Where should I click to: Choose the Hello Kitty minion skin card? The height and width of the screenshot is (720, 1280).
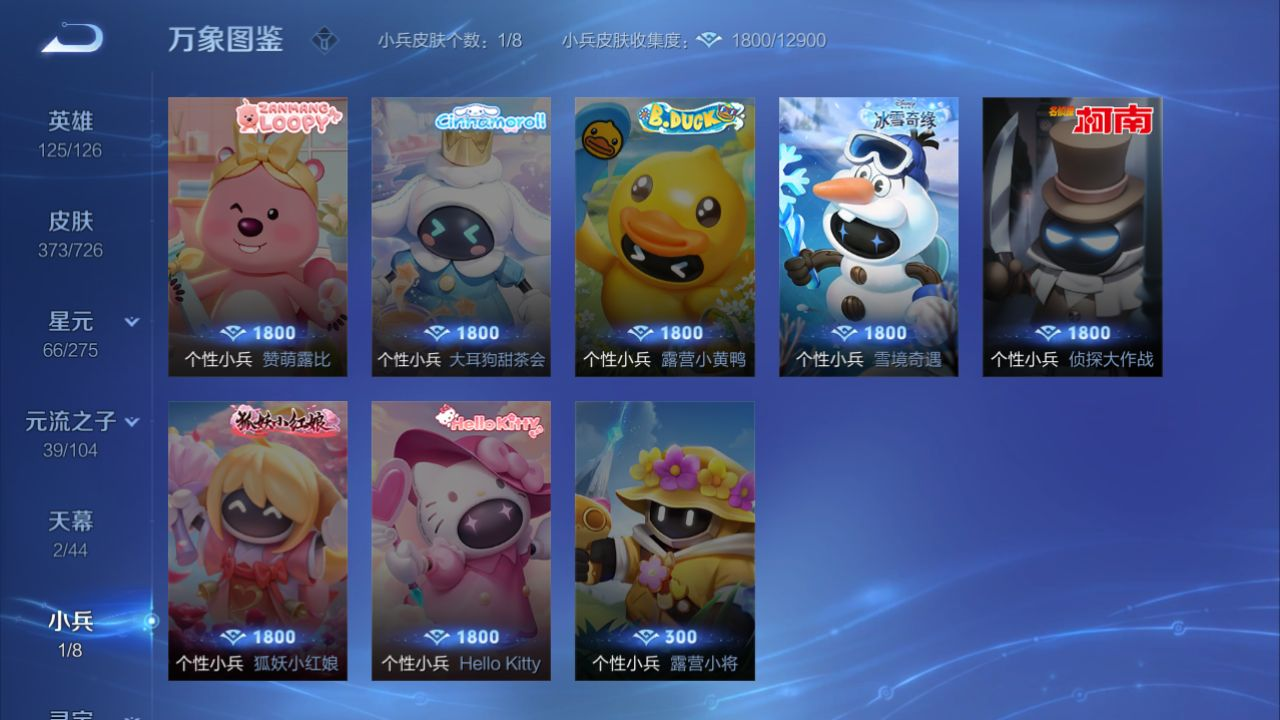tap(461, 540)
